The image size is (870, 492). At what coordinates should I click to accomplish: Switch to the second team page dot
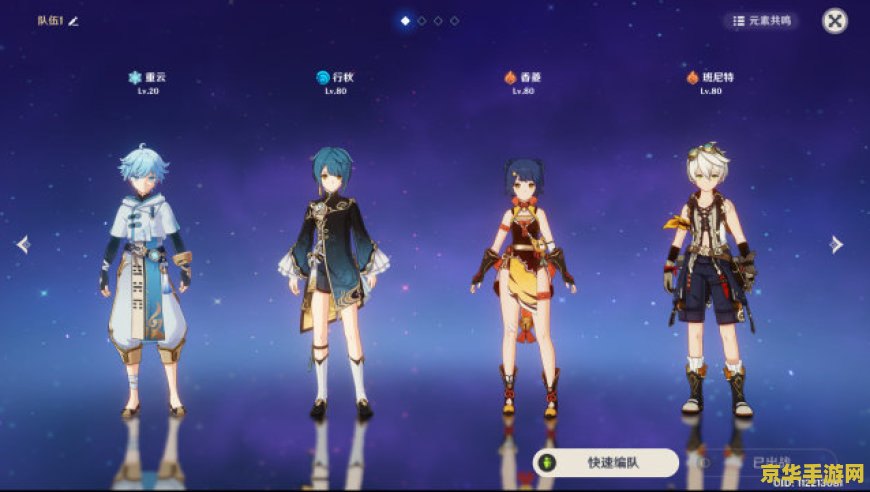[422, 20]
